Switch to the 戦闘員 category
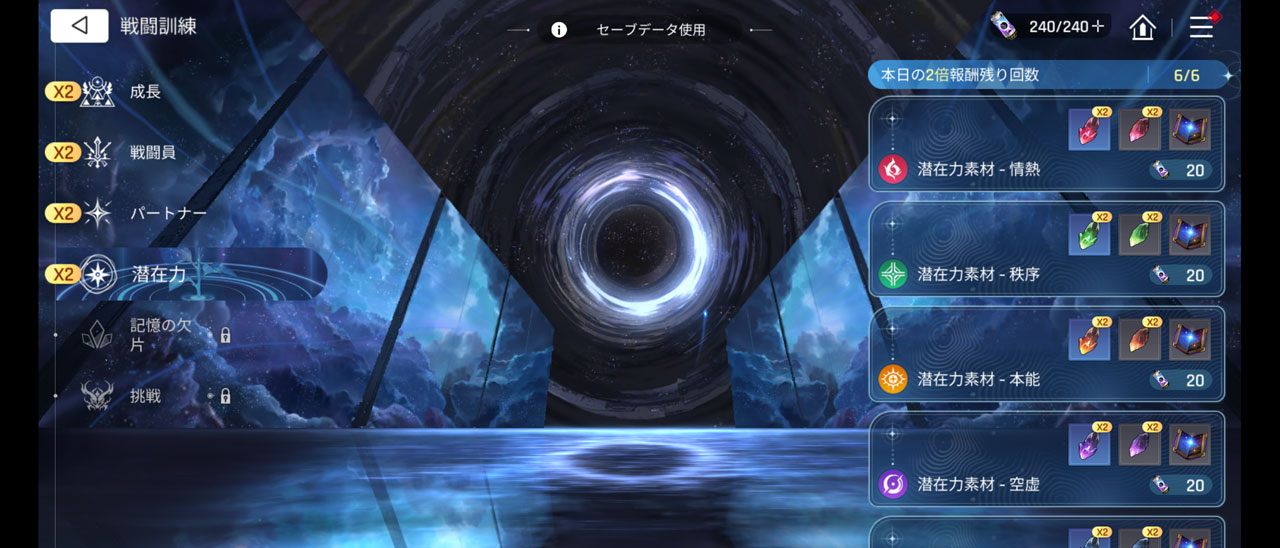The image size is (1280, 548). tap(152, 153)
